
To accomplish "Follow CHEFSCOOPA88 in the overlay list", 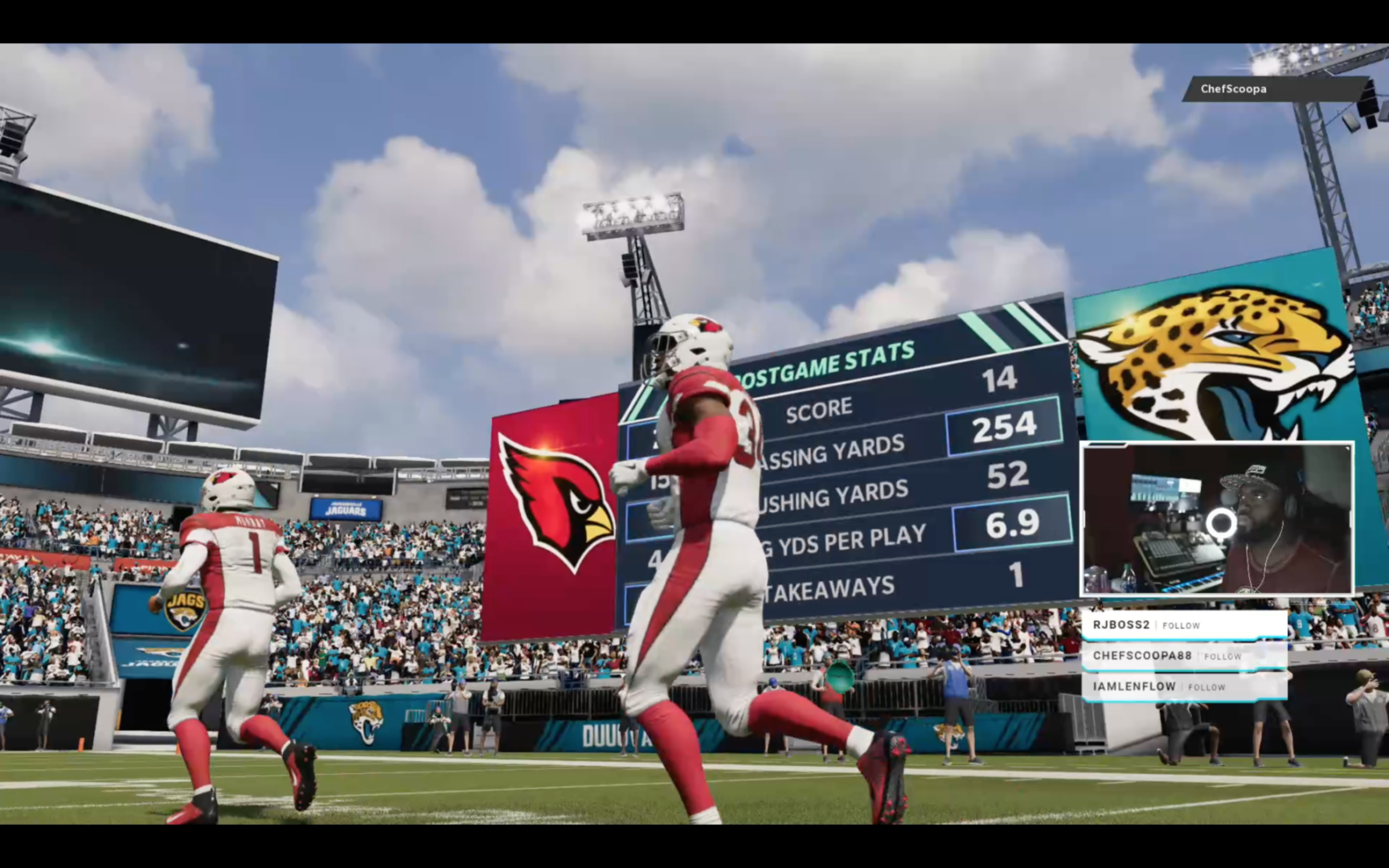I will click(x=1223, y=657).
